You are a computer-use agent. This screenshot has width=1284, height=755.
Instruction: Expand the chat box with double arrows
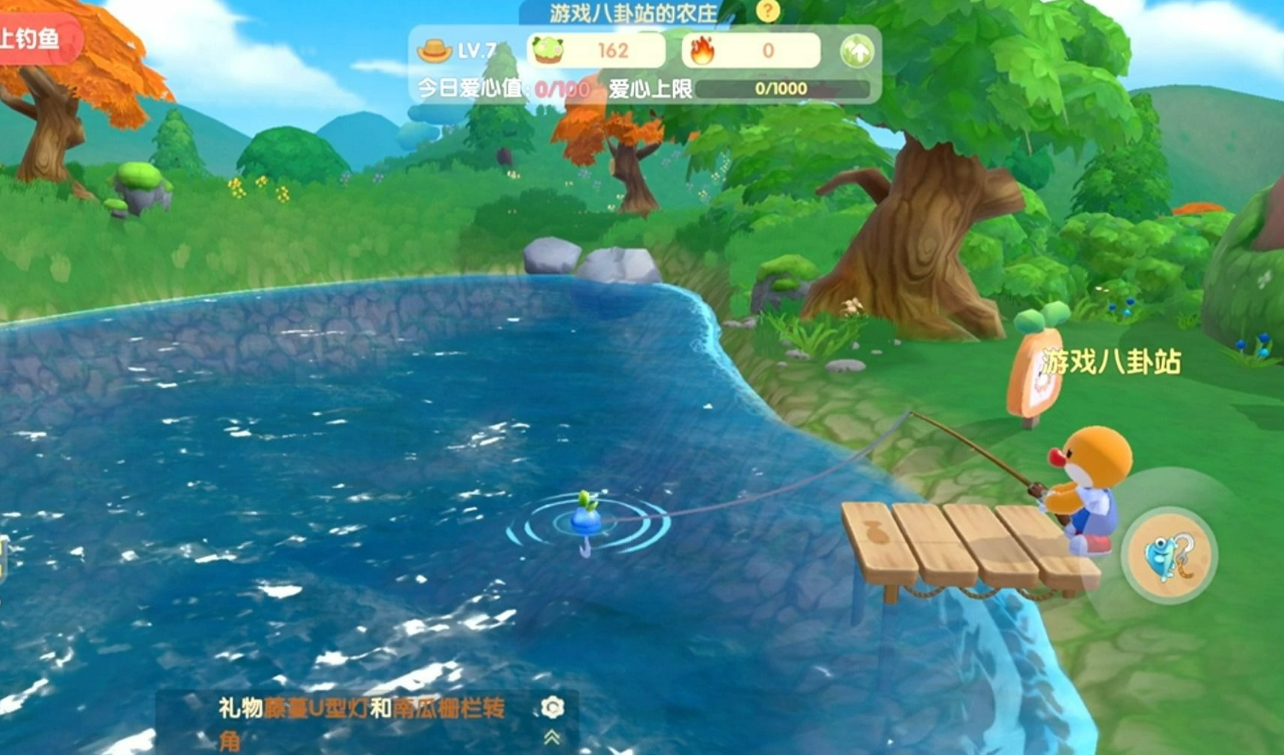[x=552, y=738]
